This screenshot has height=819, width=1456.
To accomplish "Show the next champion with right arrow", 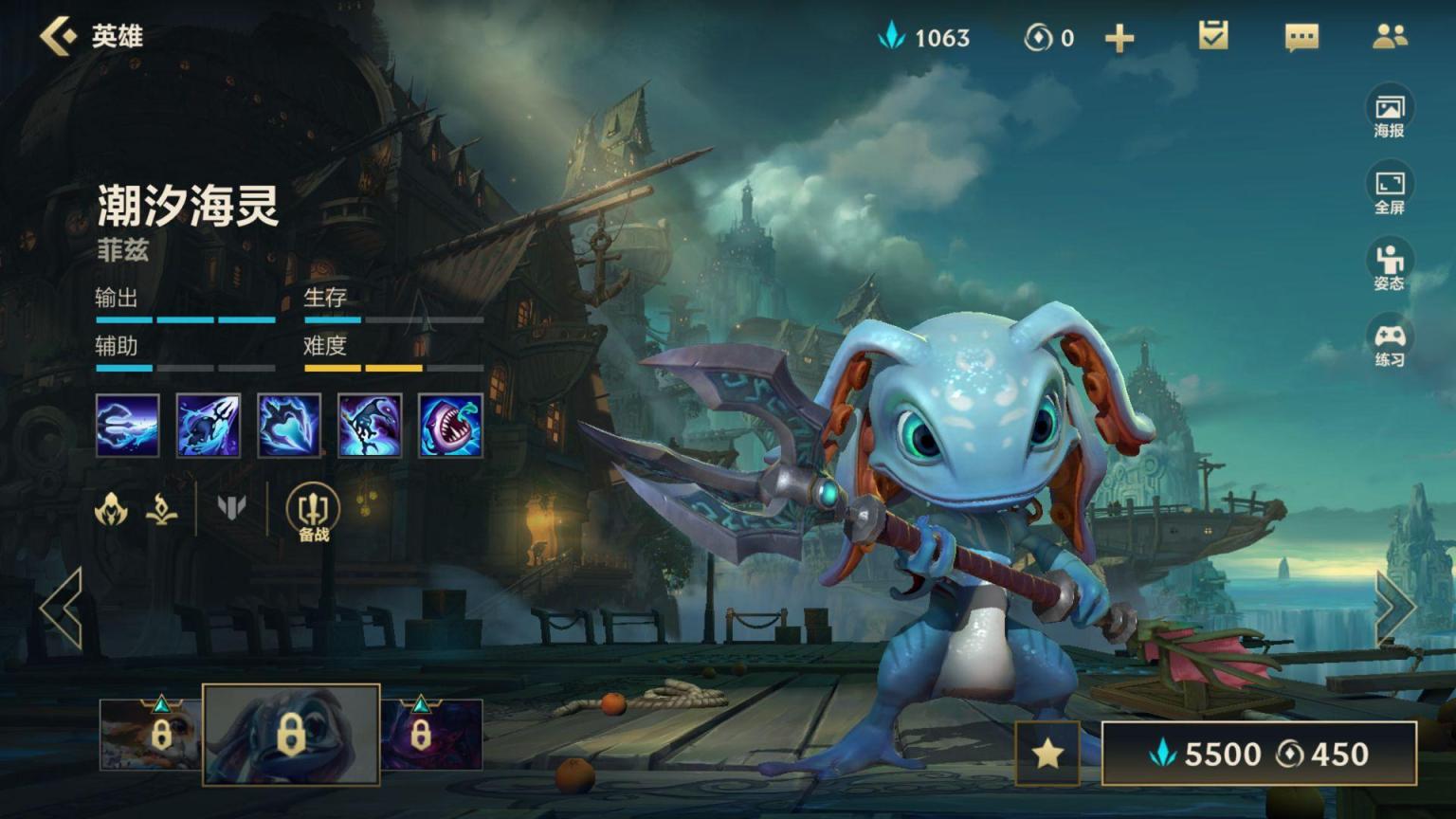I will coord(1393,608).
